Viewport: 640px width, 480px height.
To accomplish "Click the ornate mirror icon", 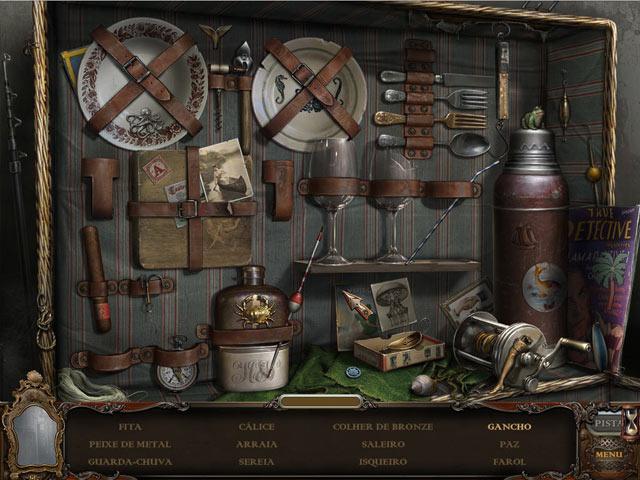I will click(x=30, y=433).
